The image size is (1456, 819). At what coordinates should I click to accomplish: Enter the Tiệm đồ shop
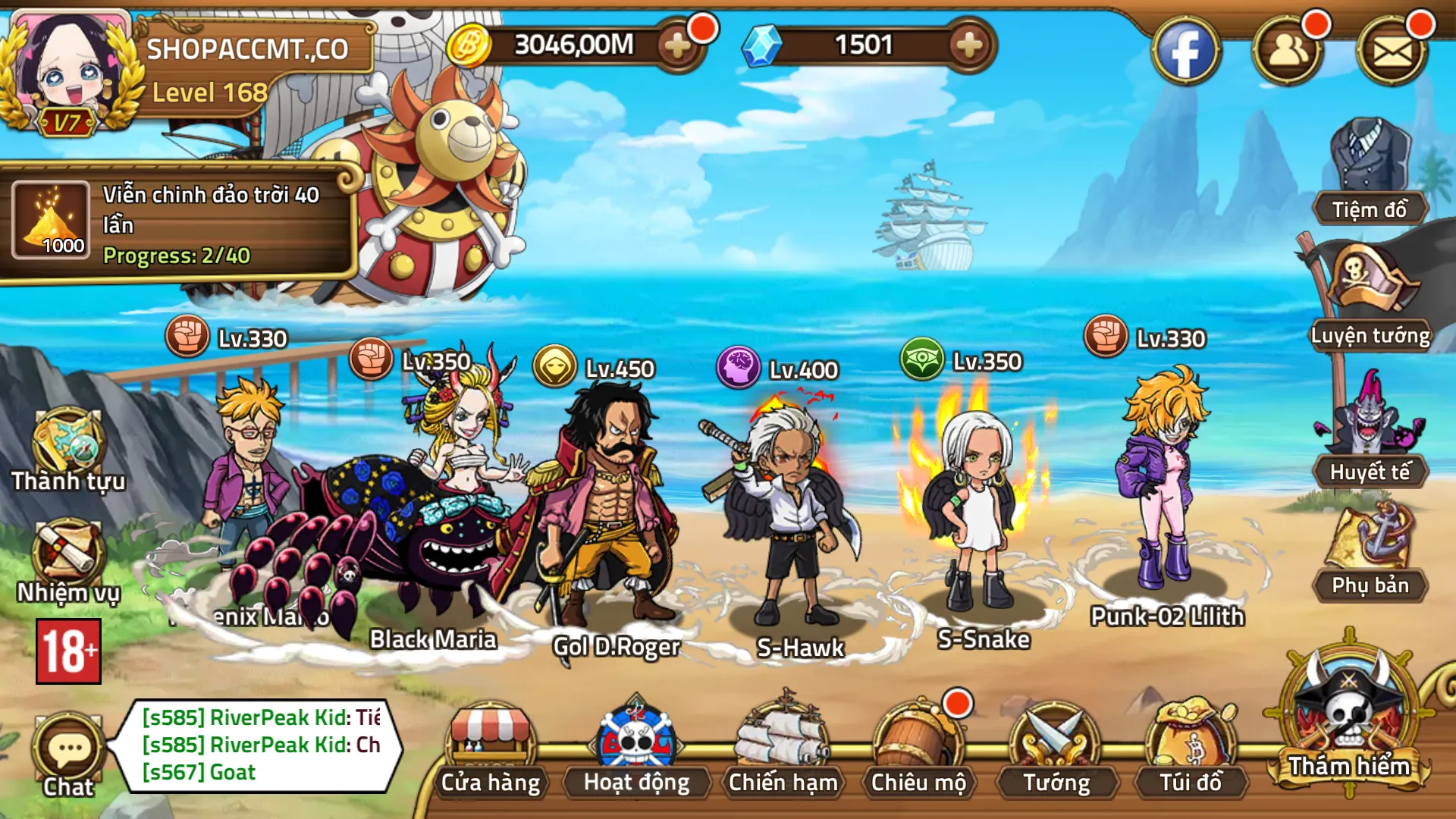(1370, 171)
